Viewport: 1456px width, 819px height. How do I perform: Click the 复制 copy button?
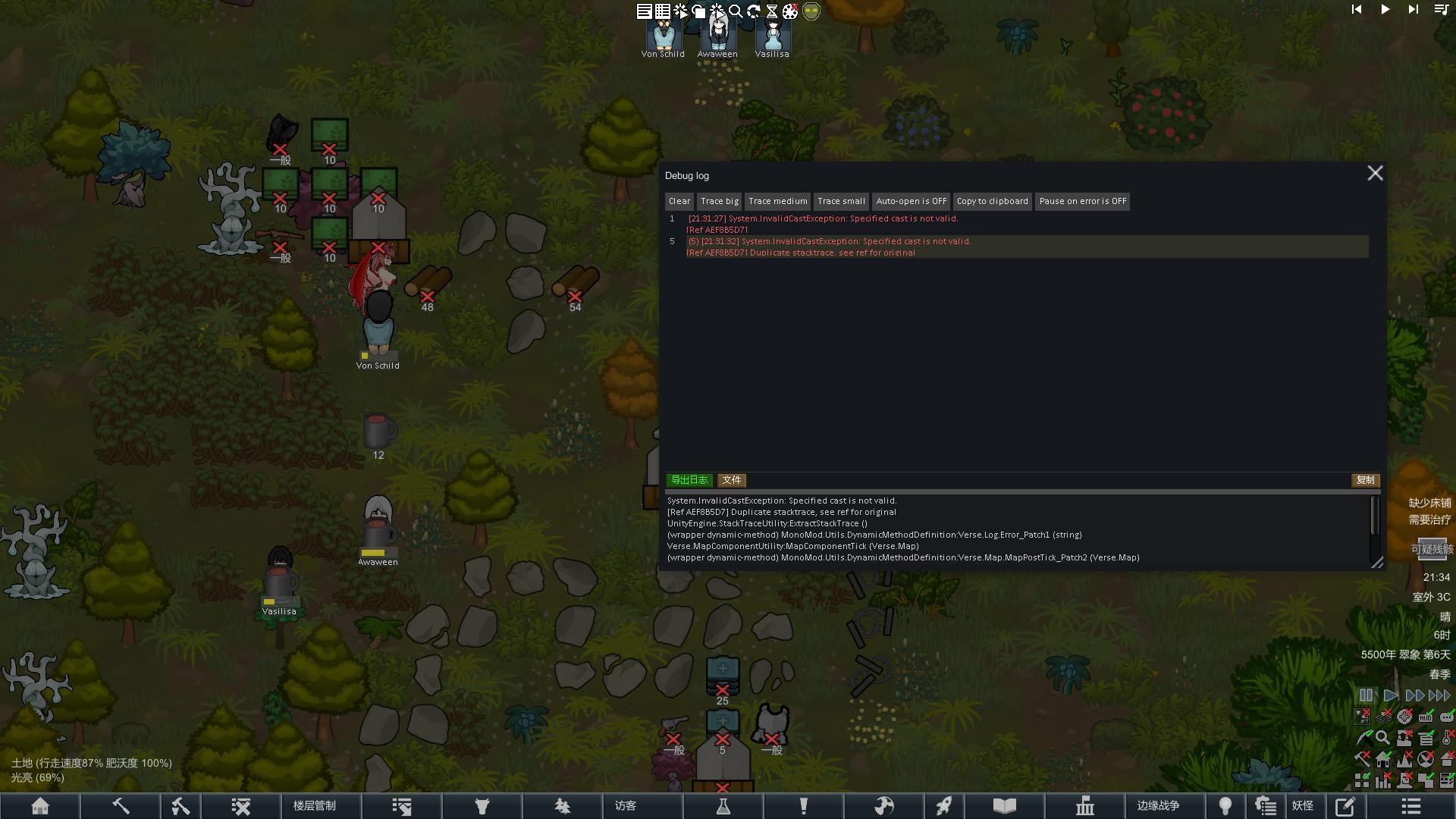[1365, 480]
